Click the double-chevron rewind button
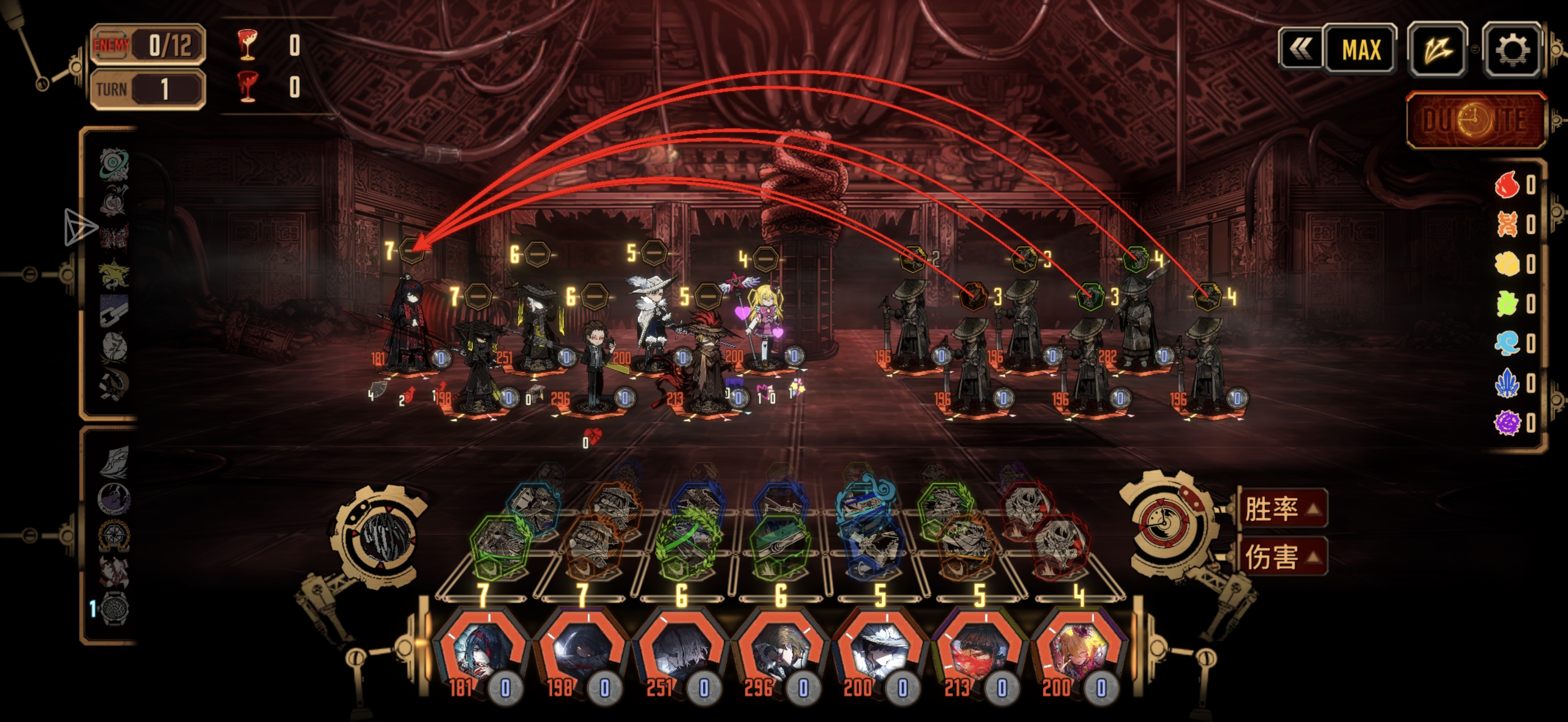The image size is (1568, 722). 1299,50
